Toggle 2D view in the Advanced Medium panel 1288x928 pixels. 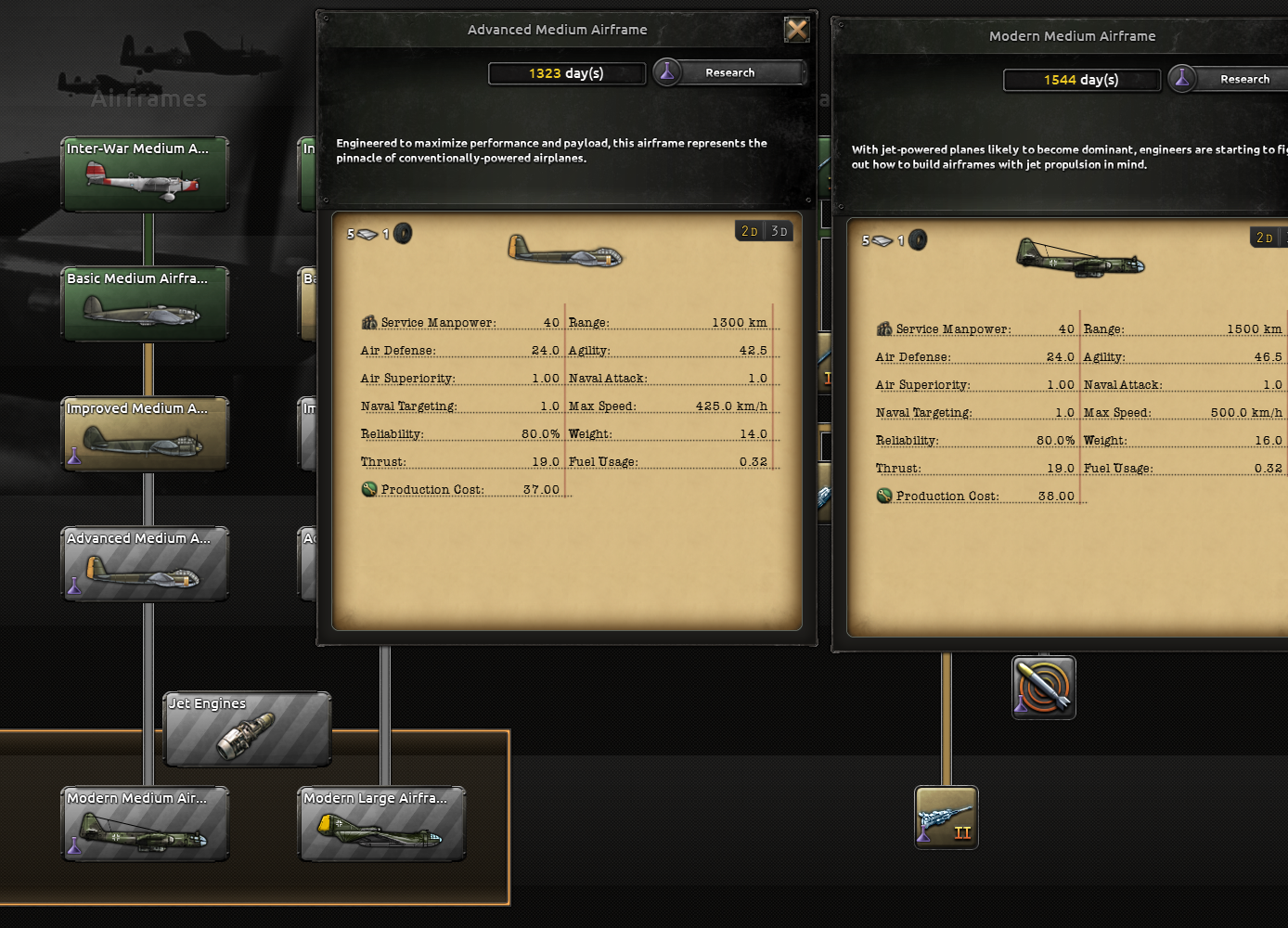point(748,230)
